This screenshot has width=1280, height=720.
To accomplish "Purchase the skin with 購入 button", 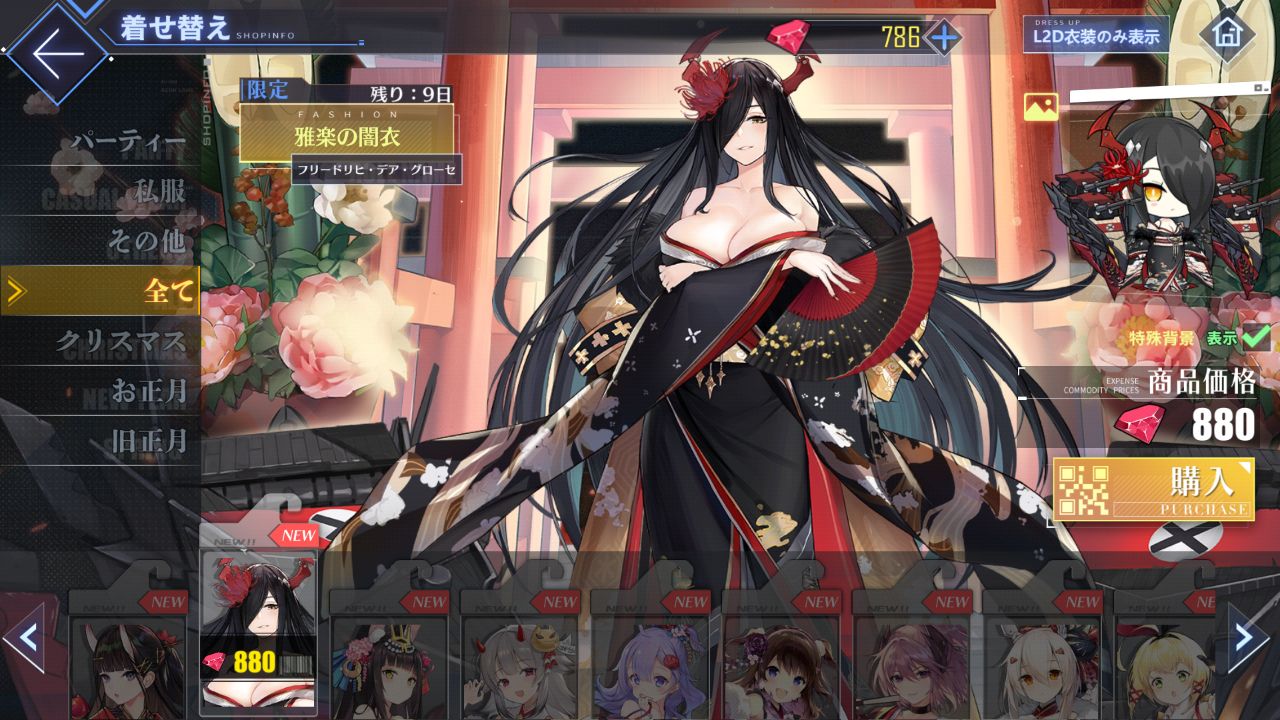I will point(1153,490).
